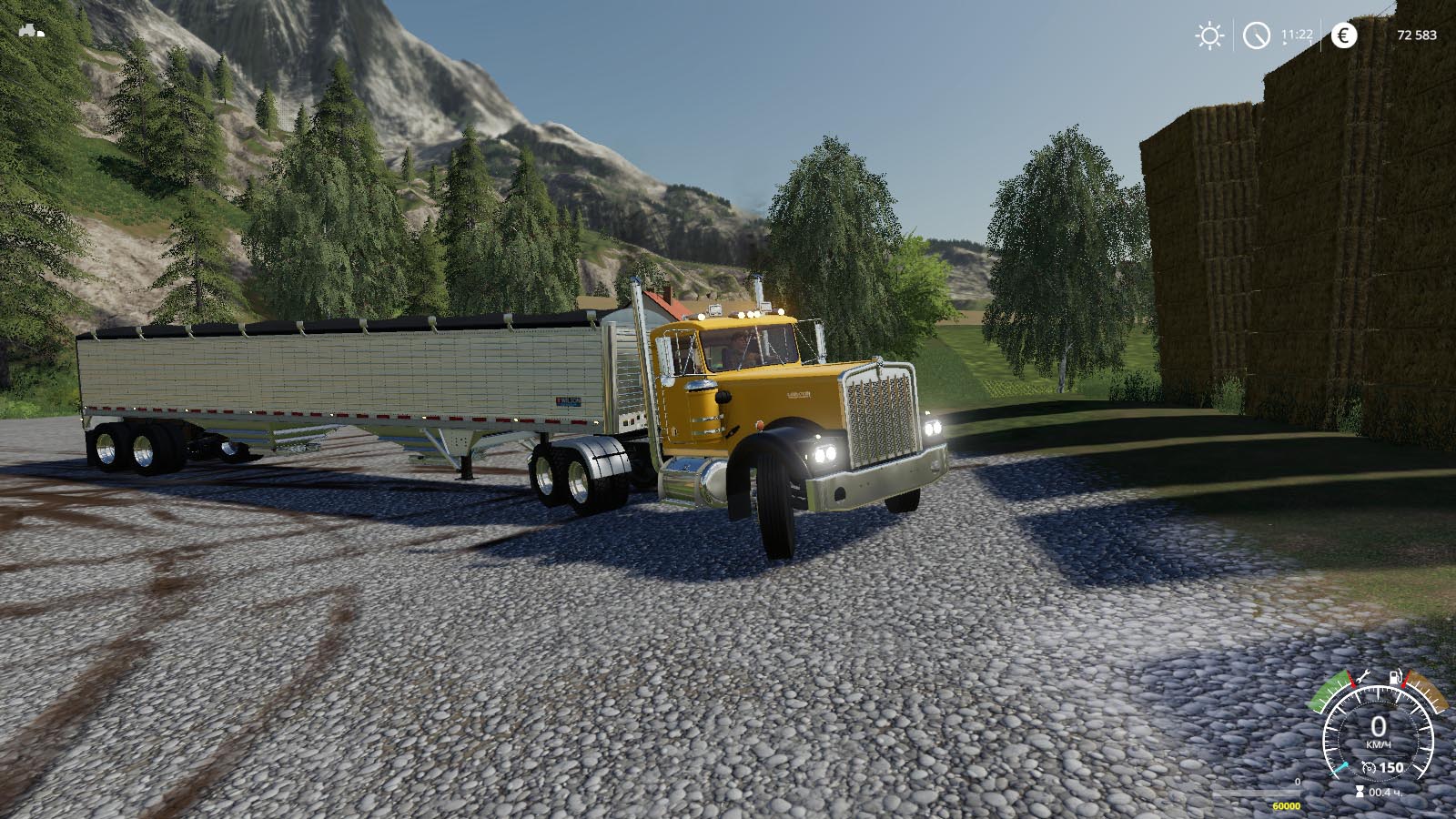Screen dimensions: 1456x819
Task: Click the speedometer gauge
Action: [1378, 738]
